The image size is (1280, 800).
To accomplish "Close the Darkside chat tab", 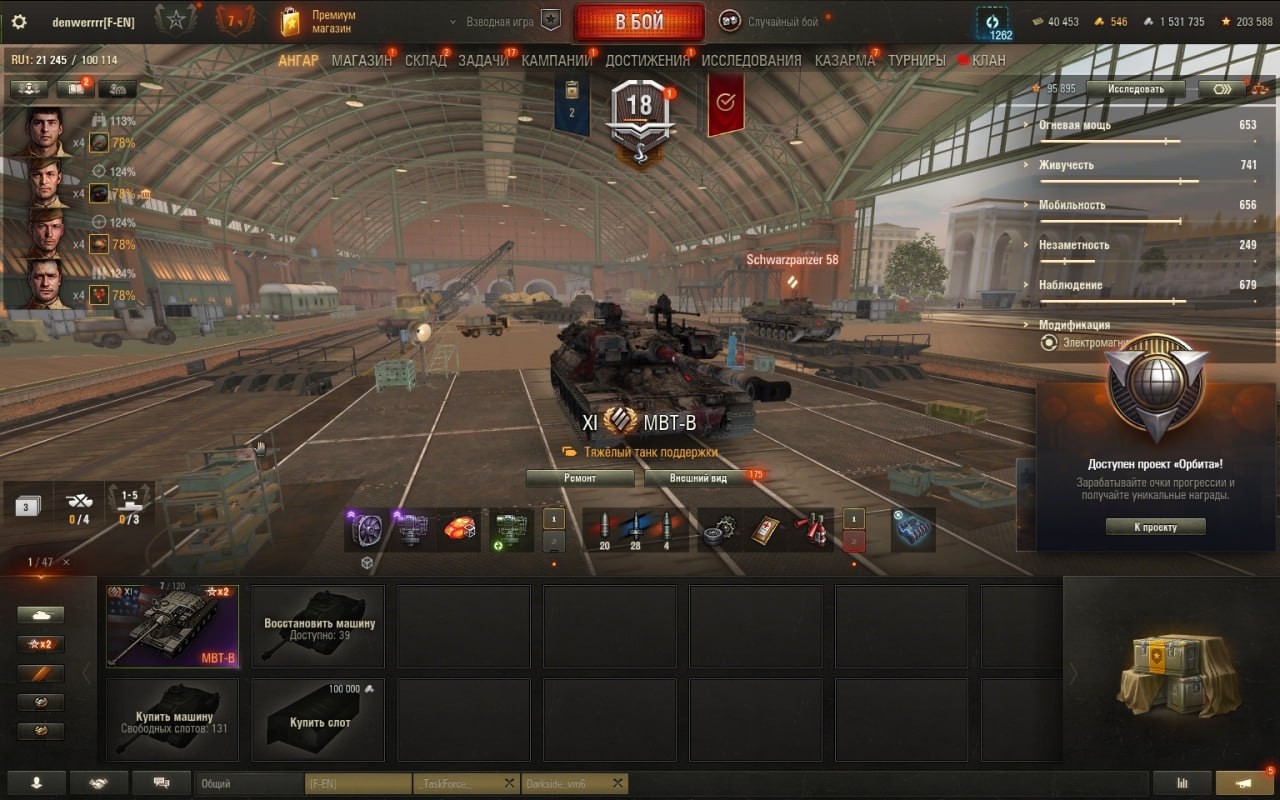I will click(x=617, y=783).
